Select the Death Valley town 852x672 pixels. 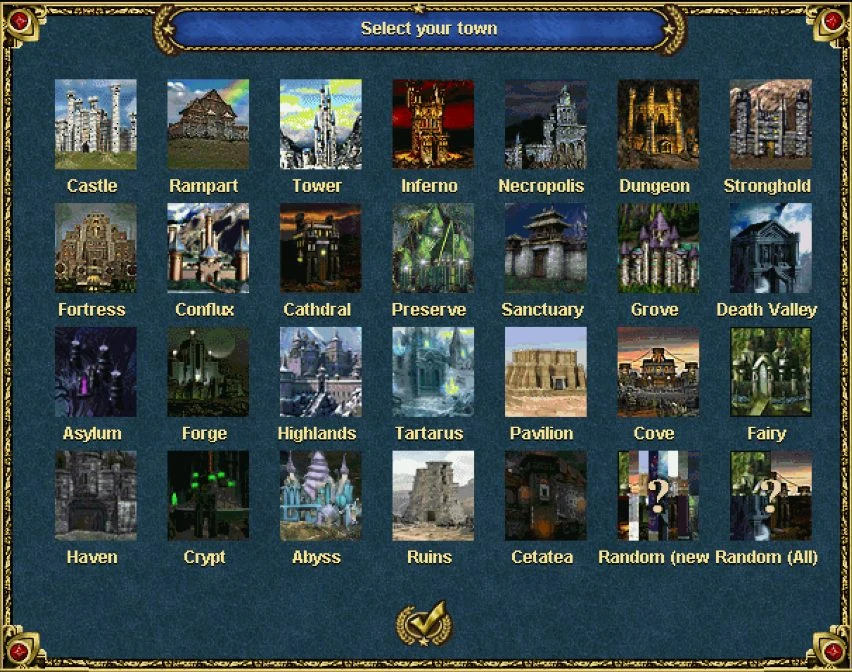[x=770, y=248]
